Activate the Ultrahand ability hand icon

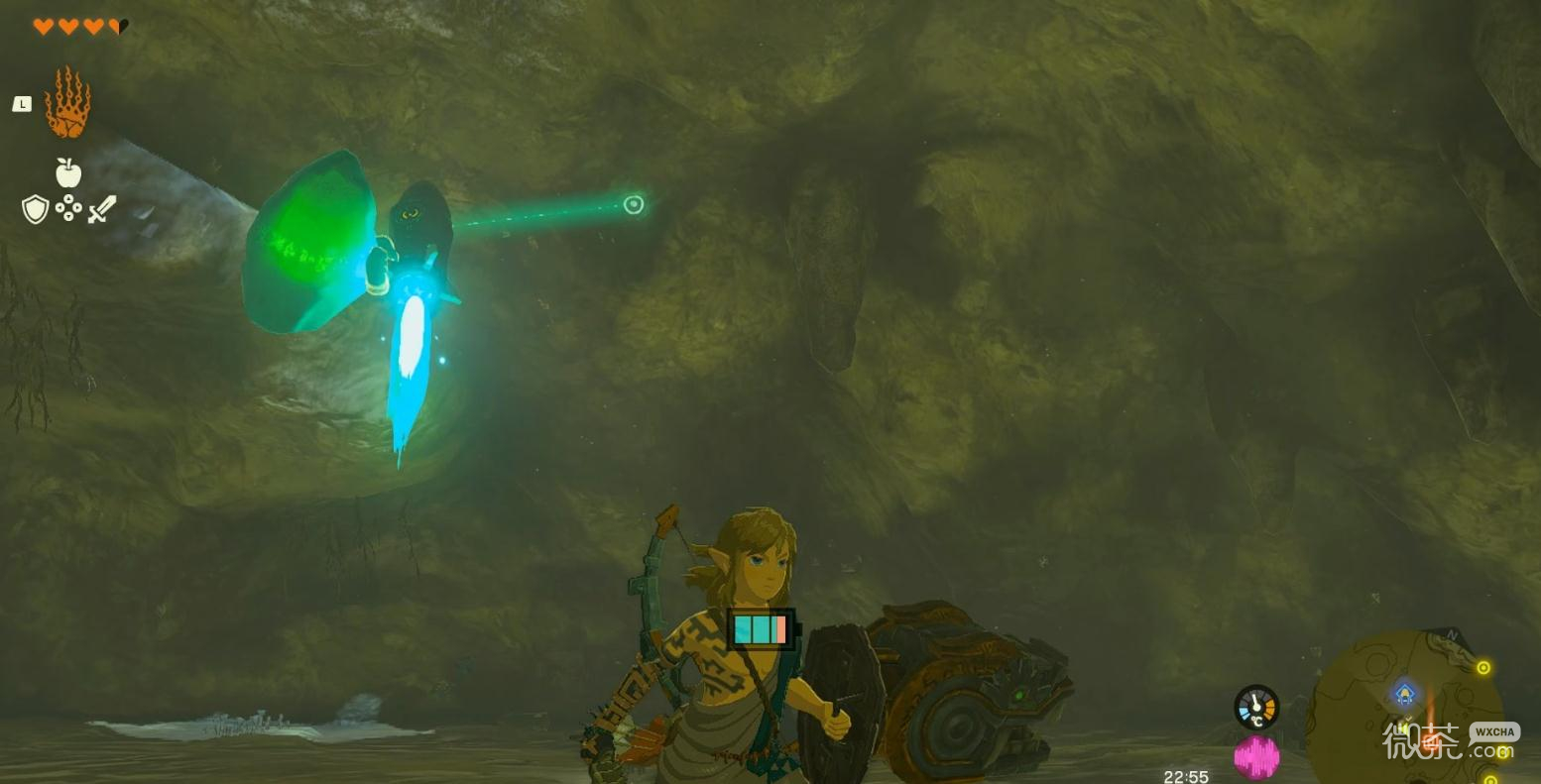(x=67, y=103)
